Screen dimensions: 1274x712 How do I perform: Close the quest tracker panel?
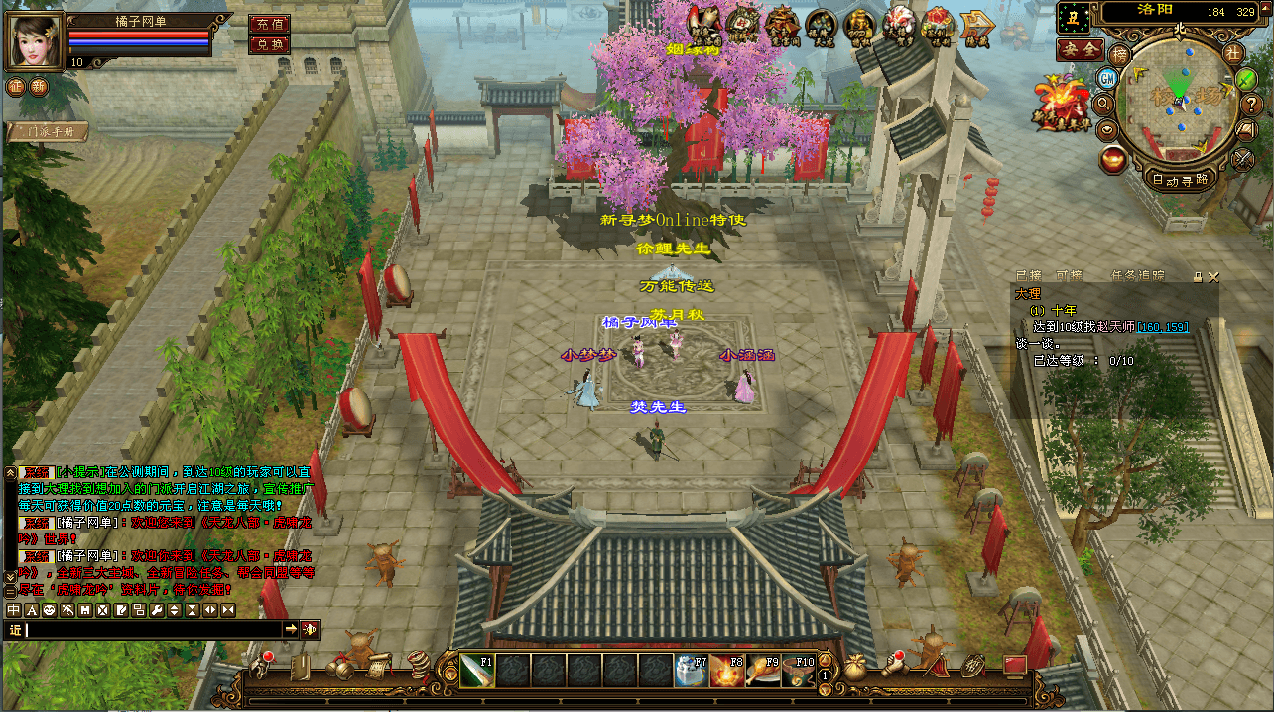(x=1214, y=276)
